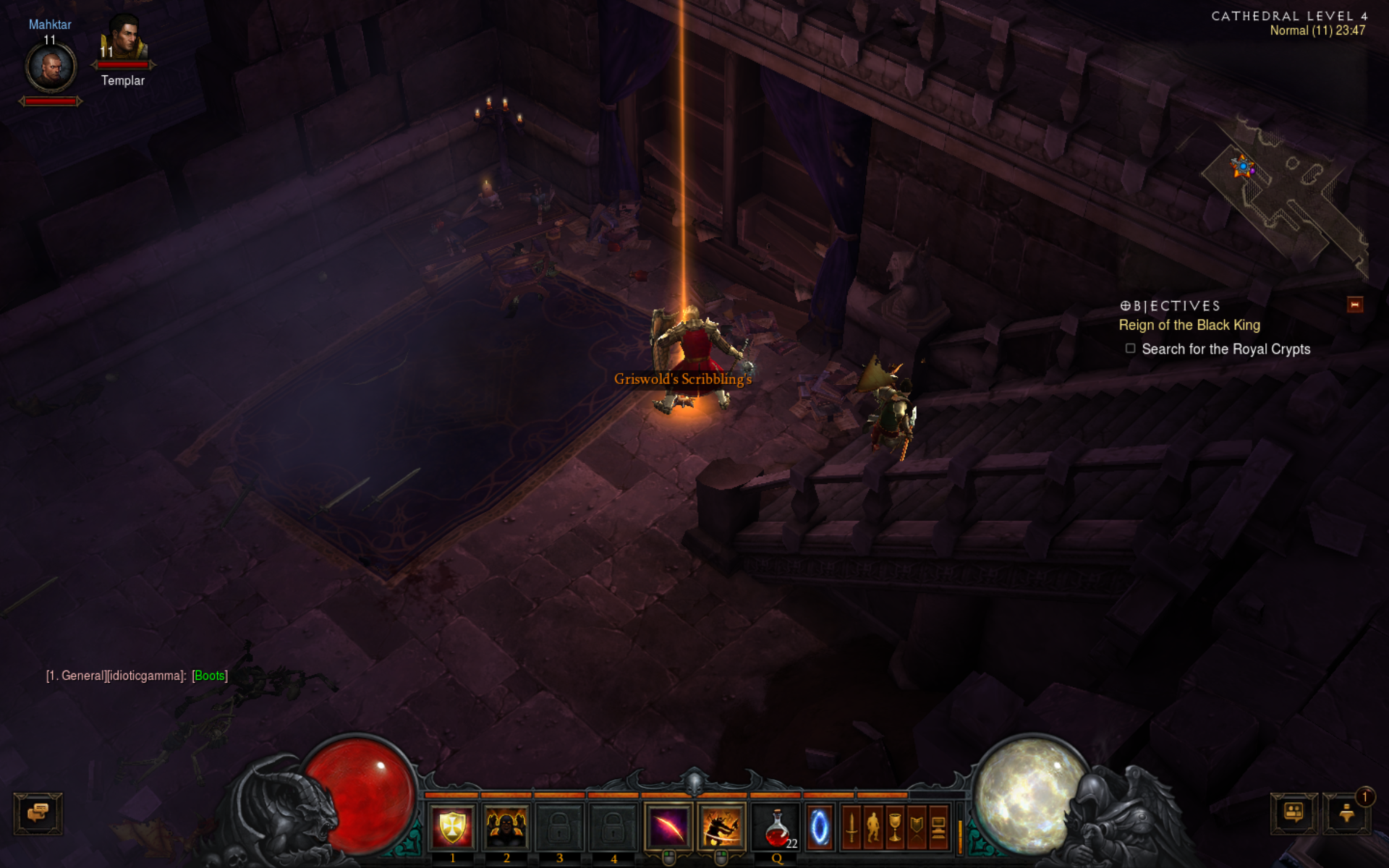
Task: Use the hooded figure skill in slot 2
Action: 506,827
